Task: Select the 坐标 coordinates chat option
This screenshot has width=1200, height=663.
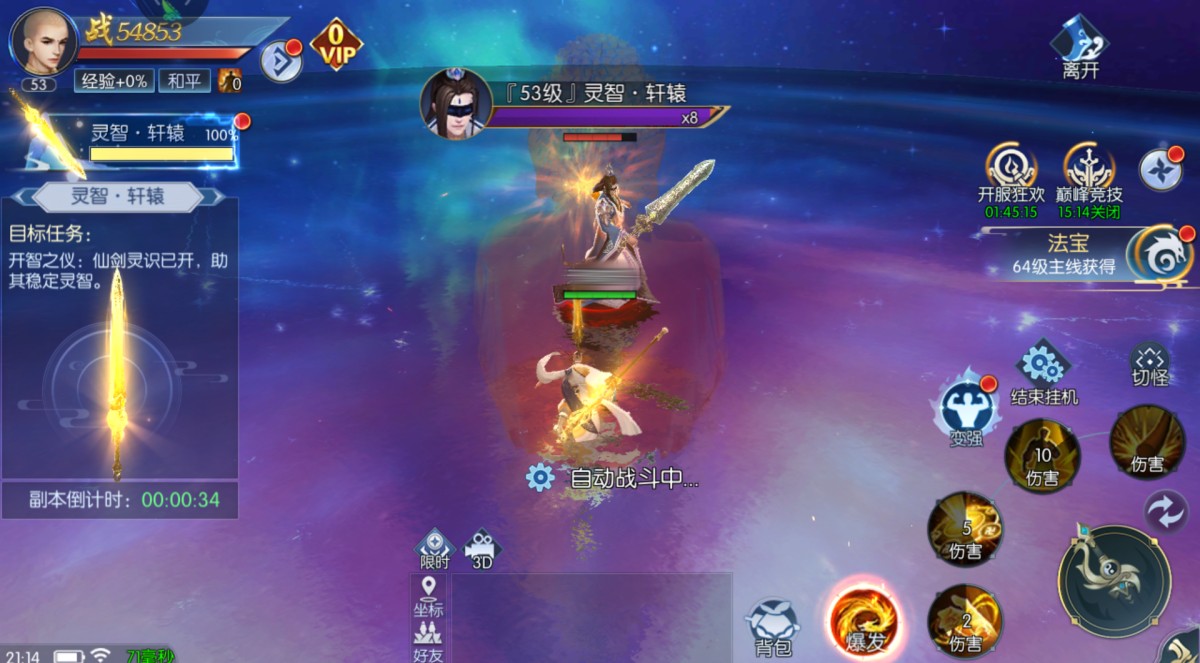Action: (x=428, y=596)
